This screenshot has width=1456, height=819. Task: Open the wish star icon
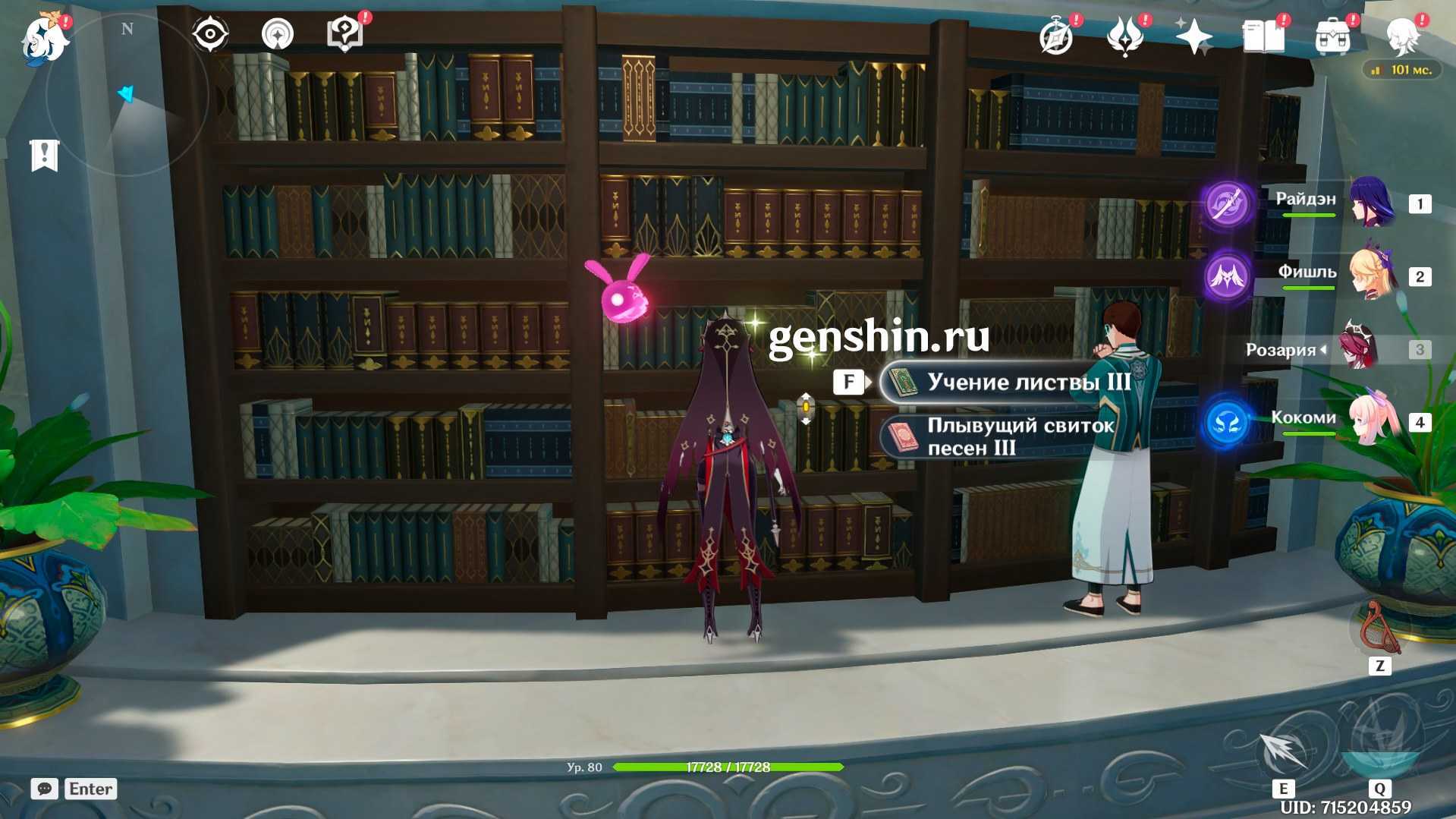coord(1193,36)
